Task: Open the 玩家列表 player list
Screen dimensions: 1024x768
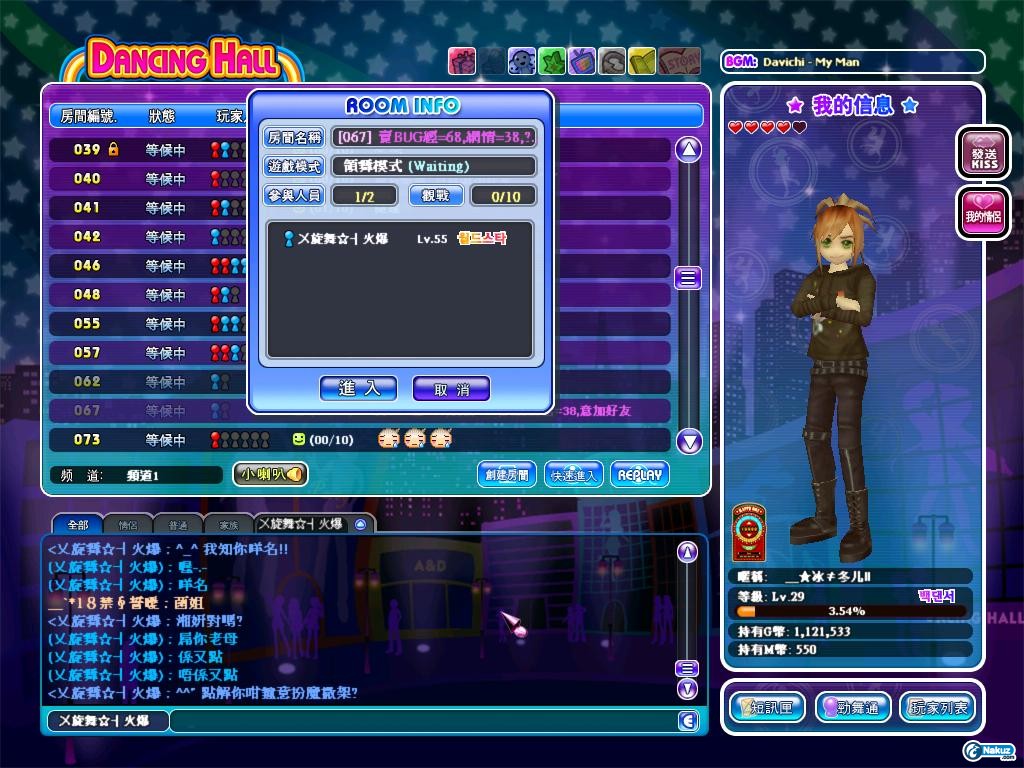Action: pos(937,707)
